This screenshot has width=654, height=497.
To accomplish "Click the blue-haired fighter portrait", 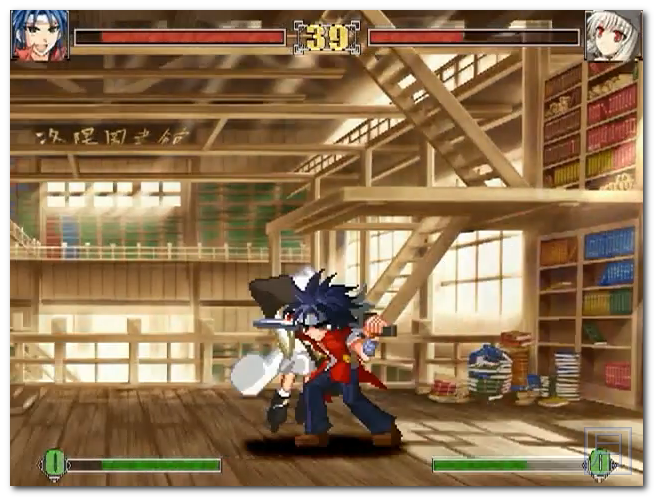I will (40, 36).
